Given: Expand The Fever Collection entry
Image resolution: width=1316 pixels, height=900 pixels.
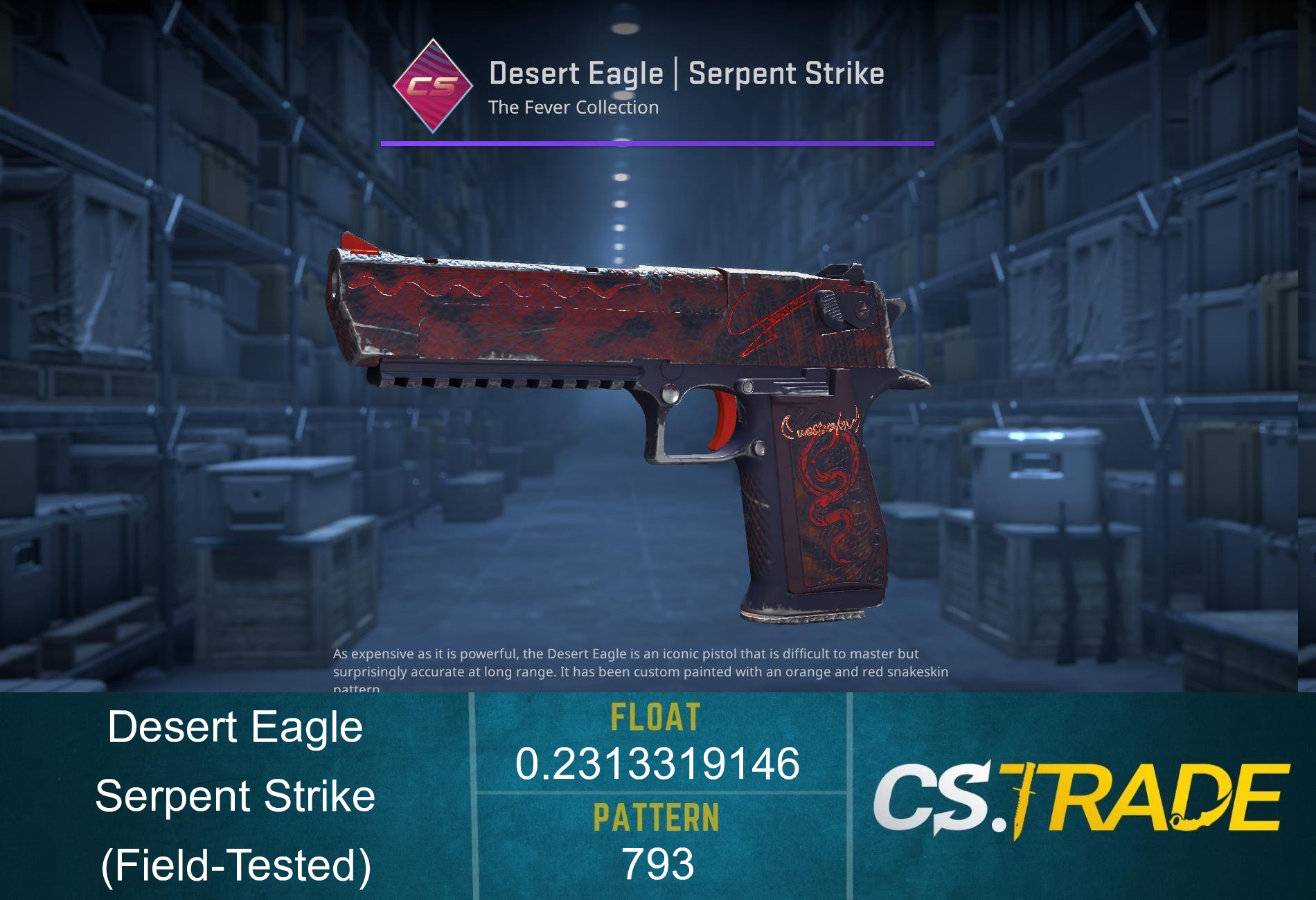Looking at the screenshot, I should [573, 107].
